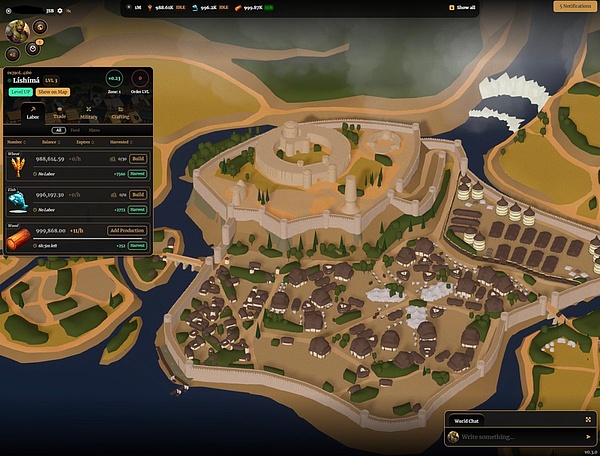
Task: Filter resources by Food
Action: pos(75,130)
